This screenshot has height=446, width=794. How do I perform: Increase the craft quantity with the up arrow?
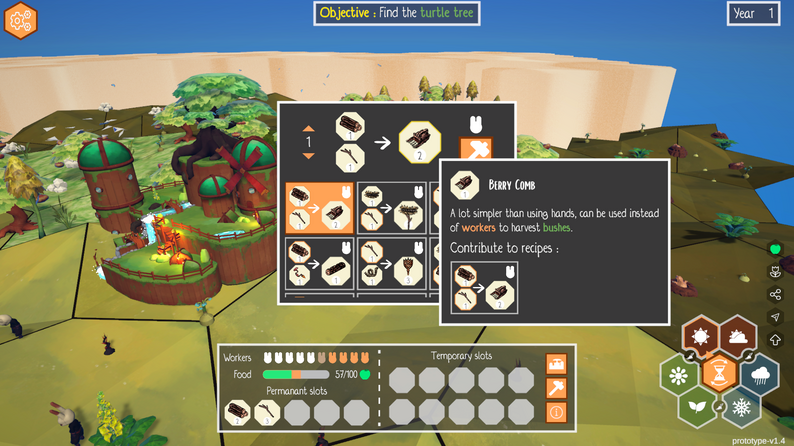click(309, 129)
